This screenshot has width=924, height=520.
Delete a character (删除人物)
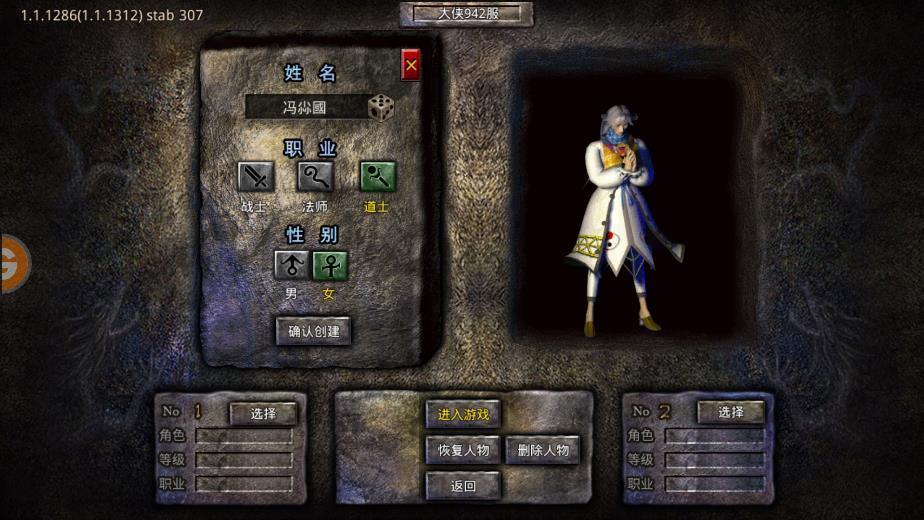point(542,450)
